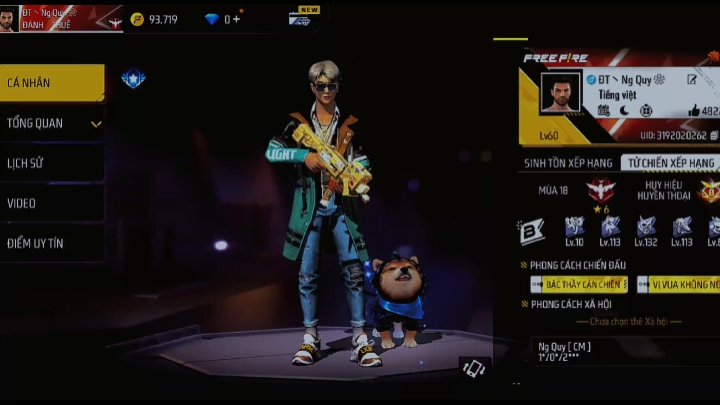Open the Lv.132 weapon badge
This screenshot has width=720, height=405.
[x=646, y=231]
